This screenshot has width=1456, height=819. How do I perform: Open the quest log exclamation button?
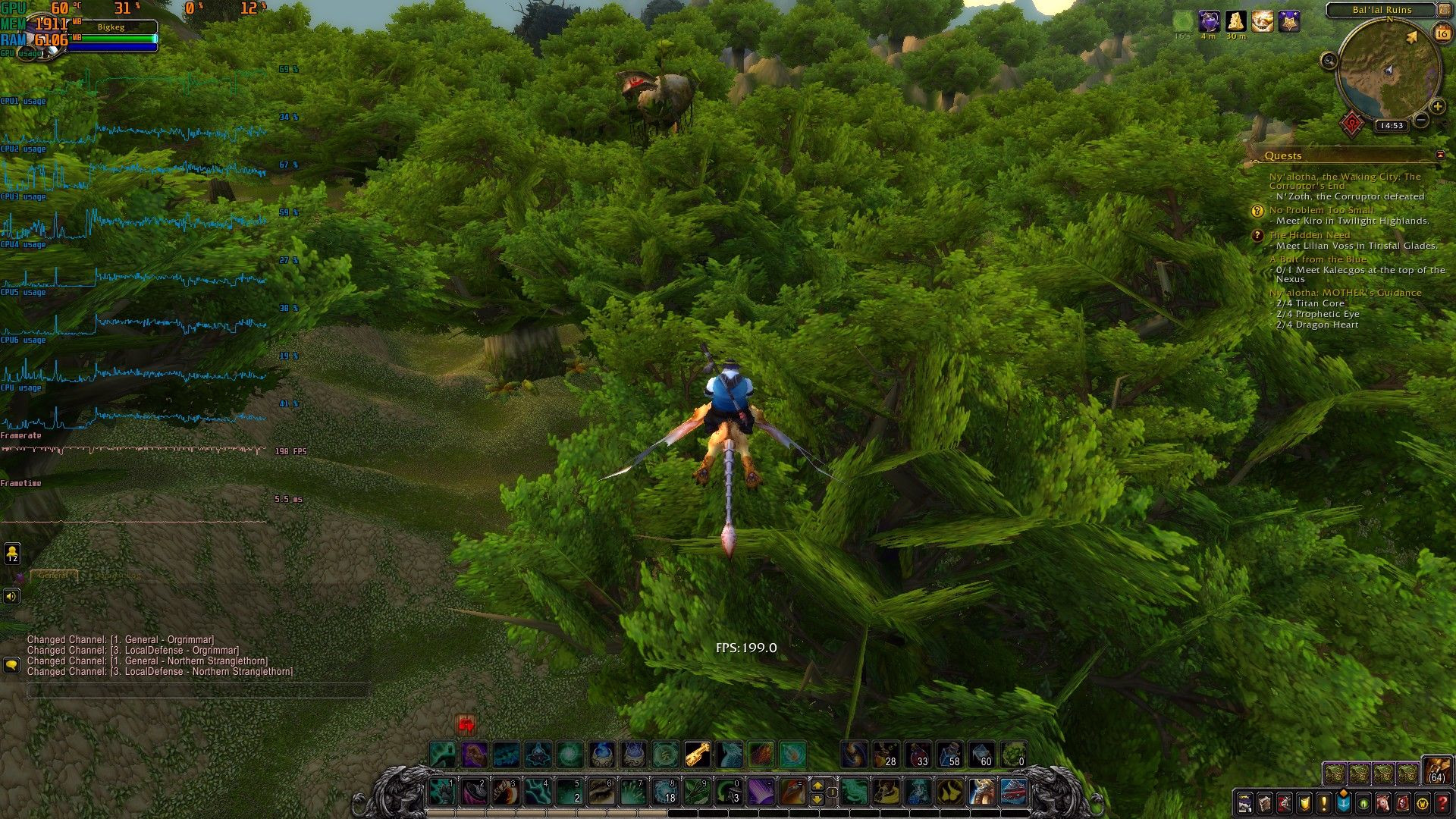(x=1324, y=802)
